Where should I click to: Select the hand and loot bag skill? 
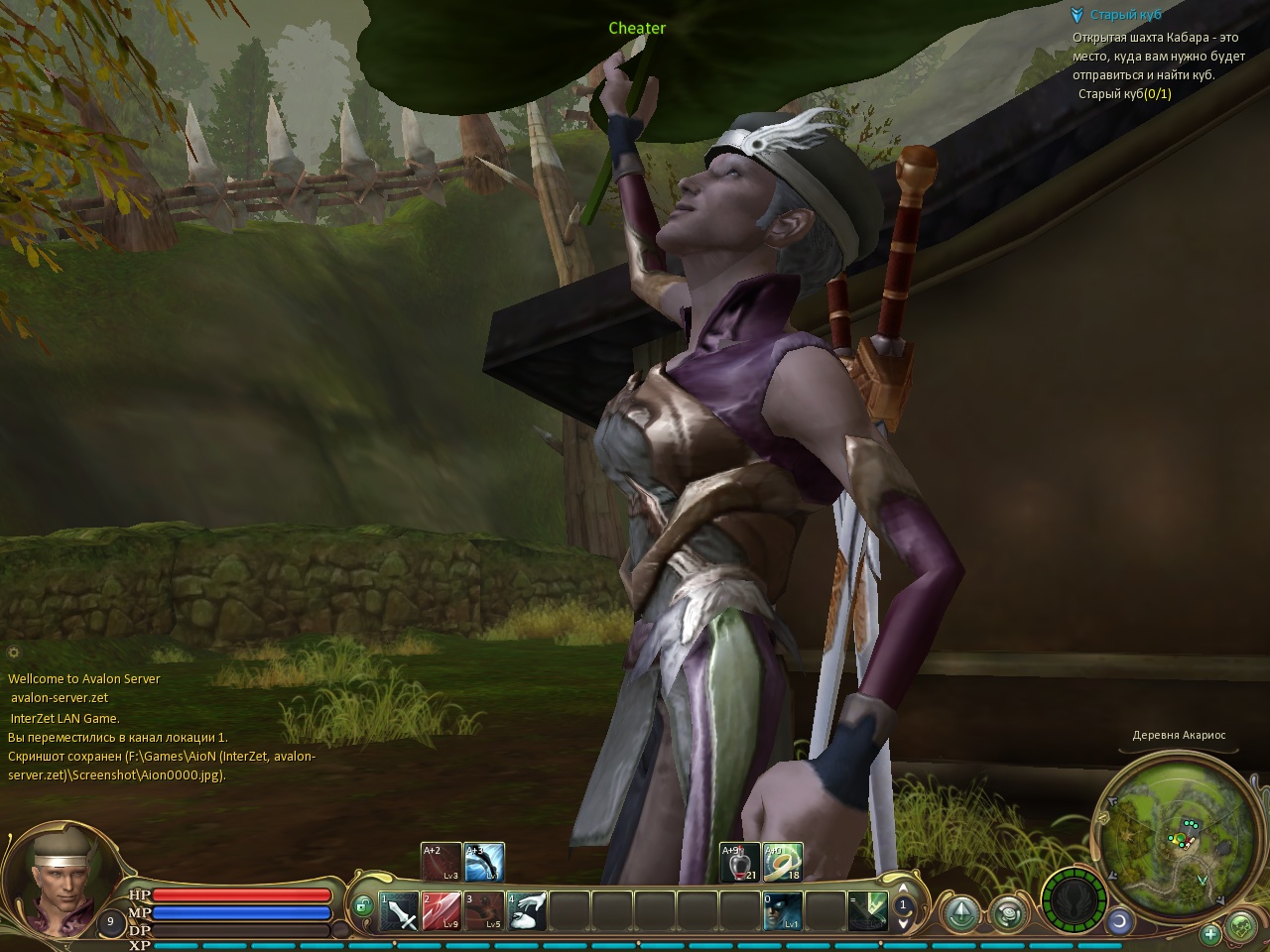[x=527, y=910]
